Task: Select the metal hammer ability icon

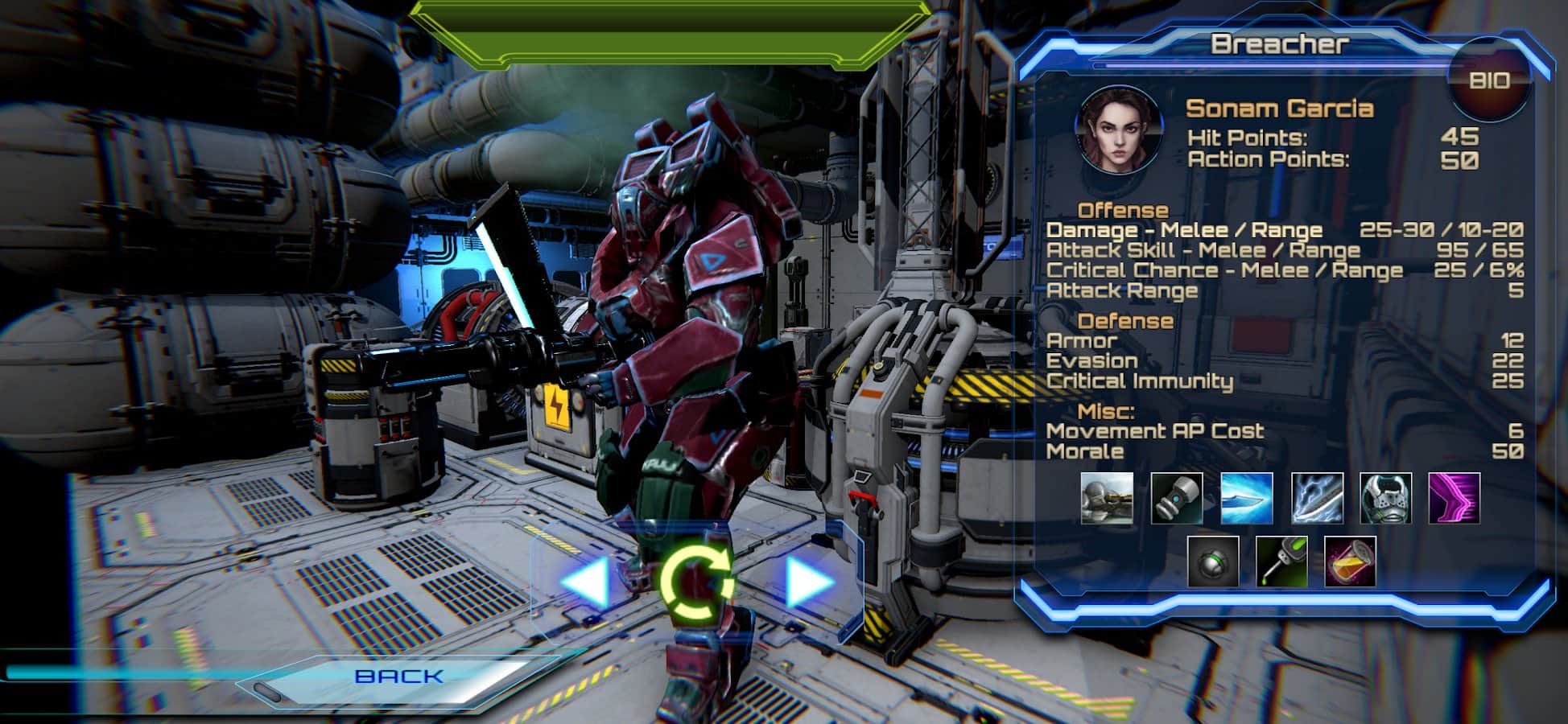Action: coord(1177,499)
